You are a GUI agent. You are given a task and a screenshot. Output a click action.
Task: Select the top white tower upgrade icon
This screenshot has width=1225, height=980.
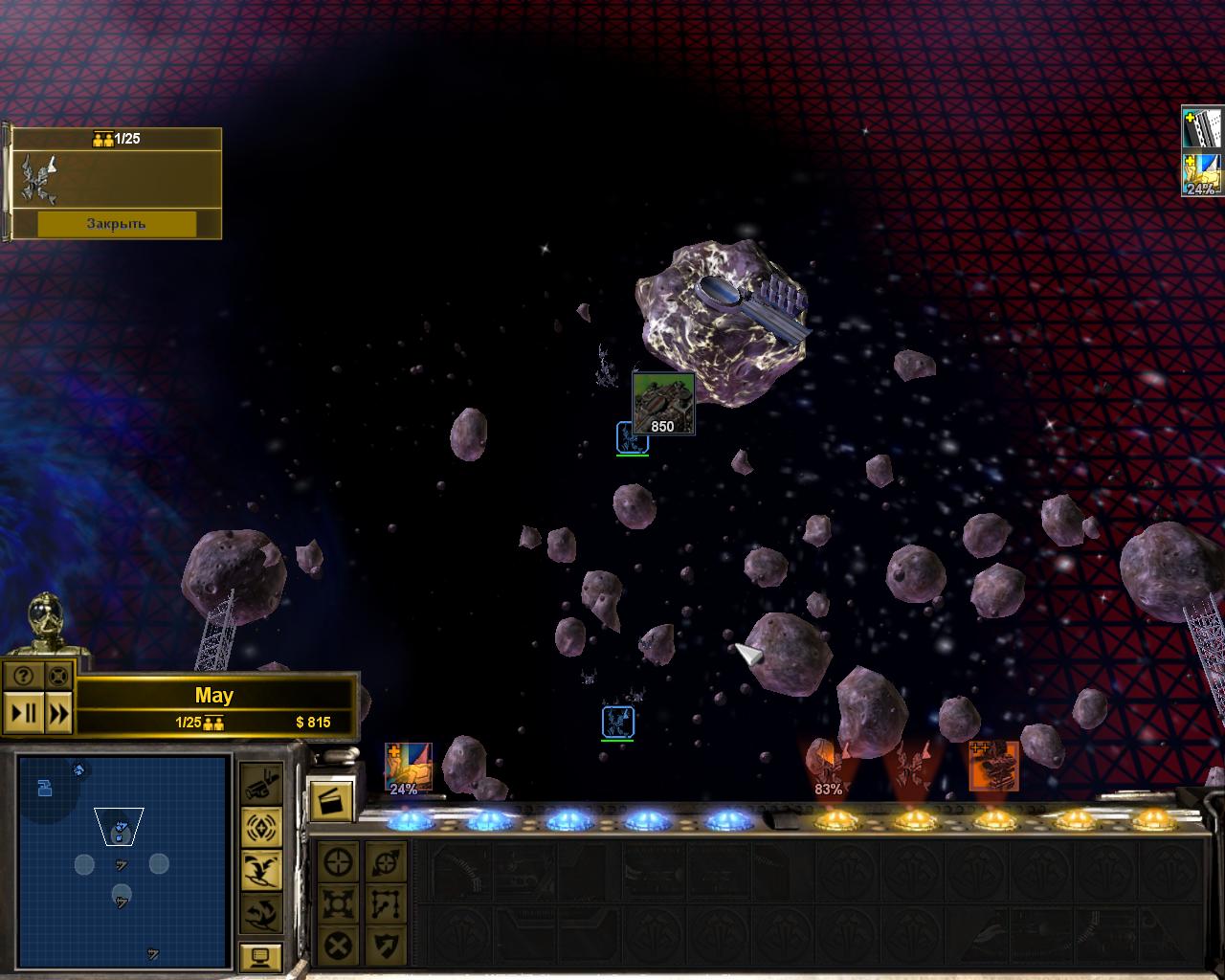click(x=1203, y=128)
